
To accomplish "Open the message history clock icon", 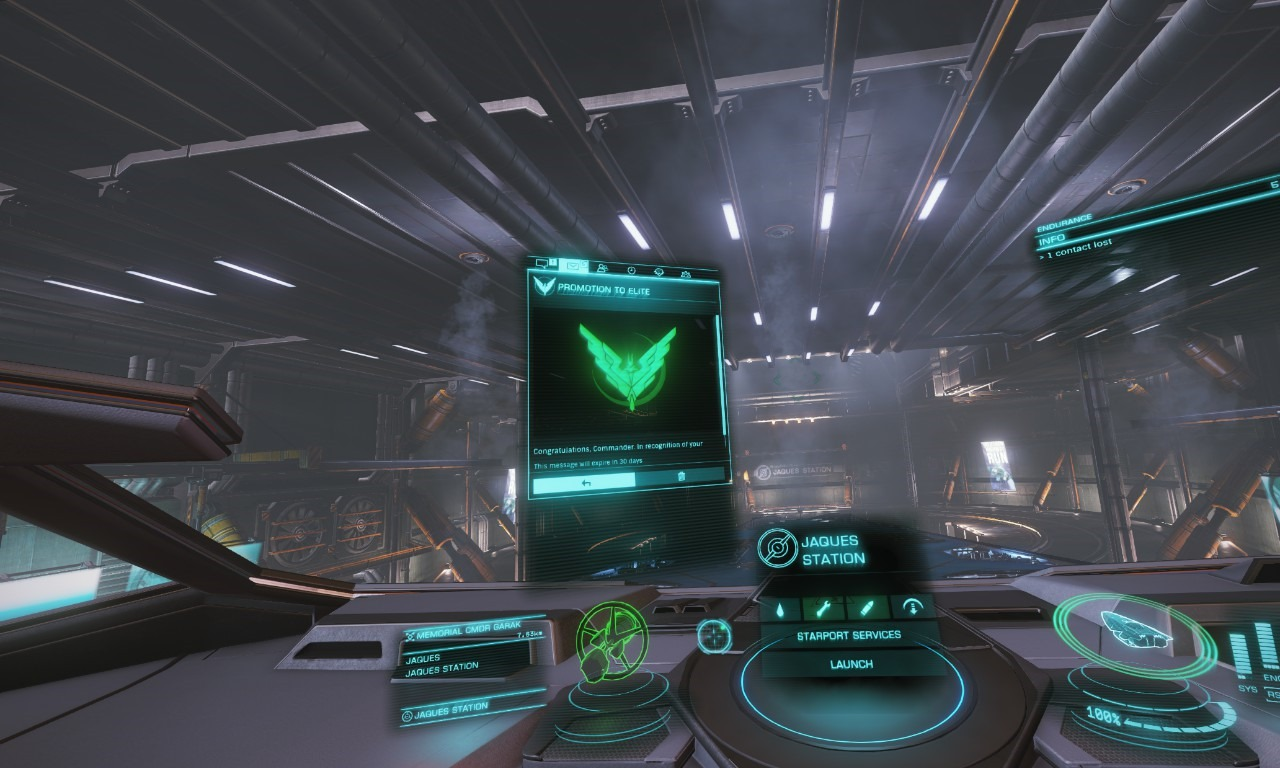I will point(632,271).
